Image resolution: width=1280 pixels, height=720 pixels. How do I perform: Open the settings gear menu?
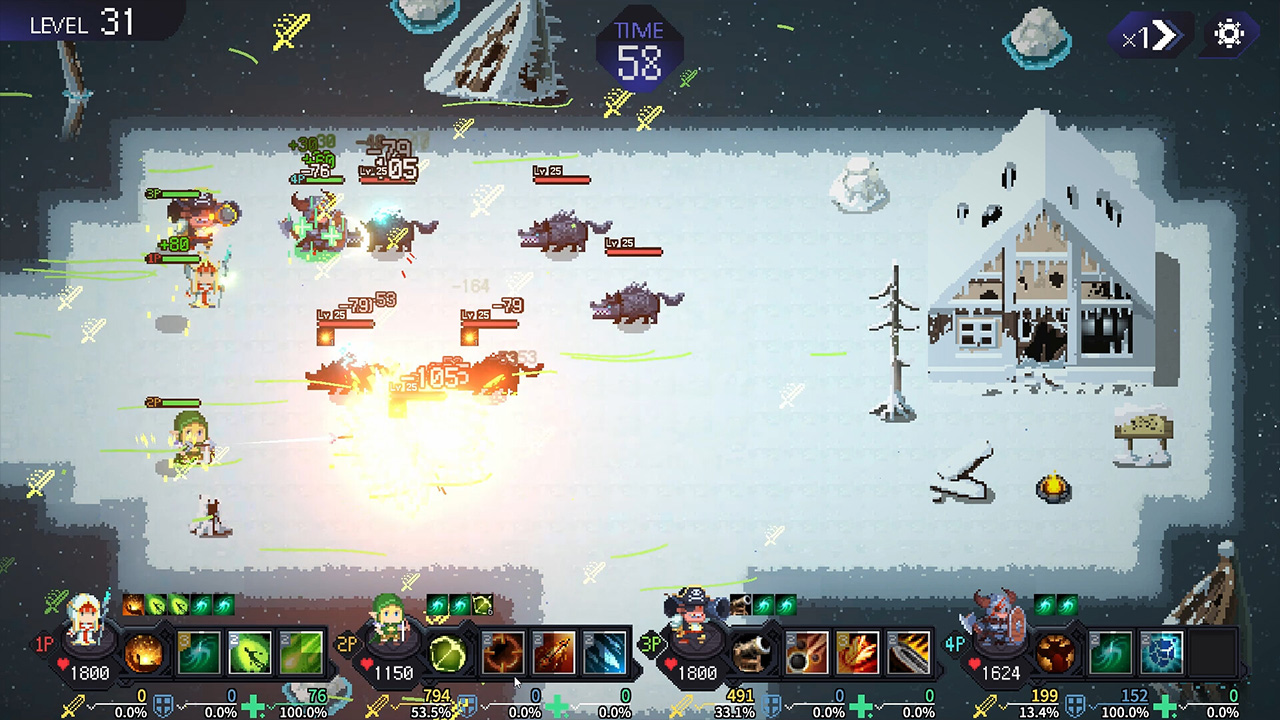pyautogui.click(x=1228, y=33)
